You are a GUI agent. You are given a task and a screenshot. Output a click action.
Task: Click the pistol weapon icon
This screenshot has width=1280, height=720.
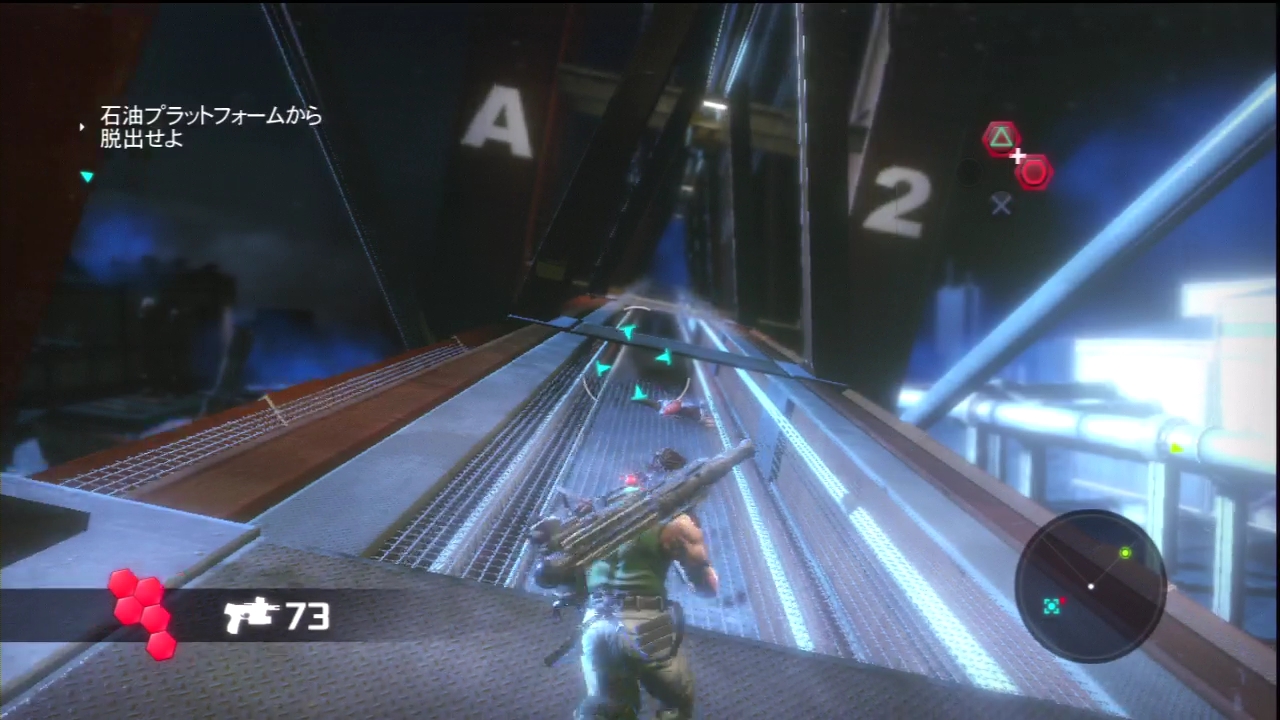pyautogui.click(x=249, y=616)
